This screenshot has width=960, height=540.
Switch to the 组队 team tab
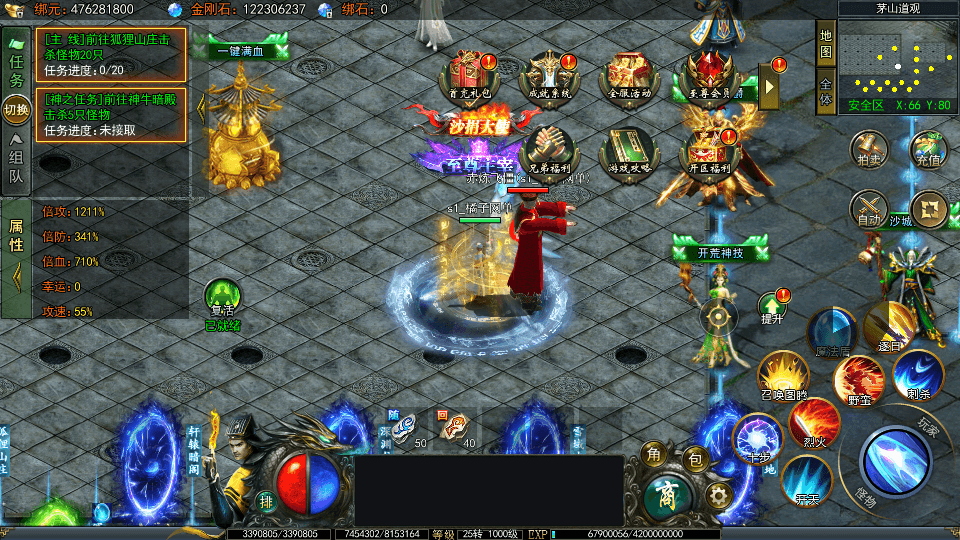tap(16, 164)
